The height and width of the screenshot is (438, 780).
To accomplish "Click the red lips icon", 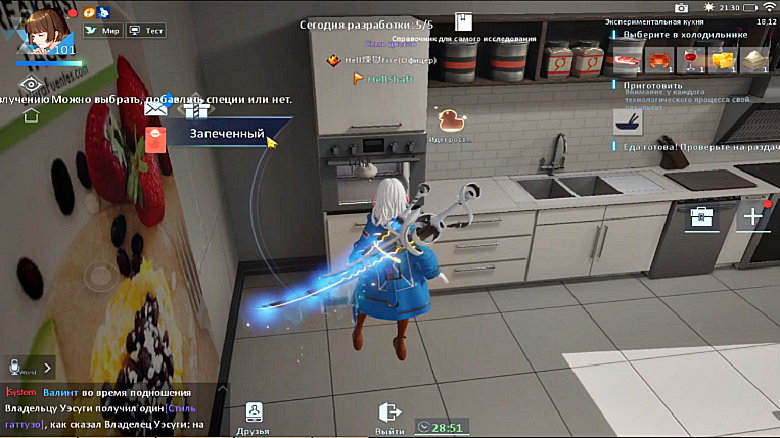I will click(155, 138).
